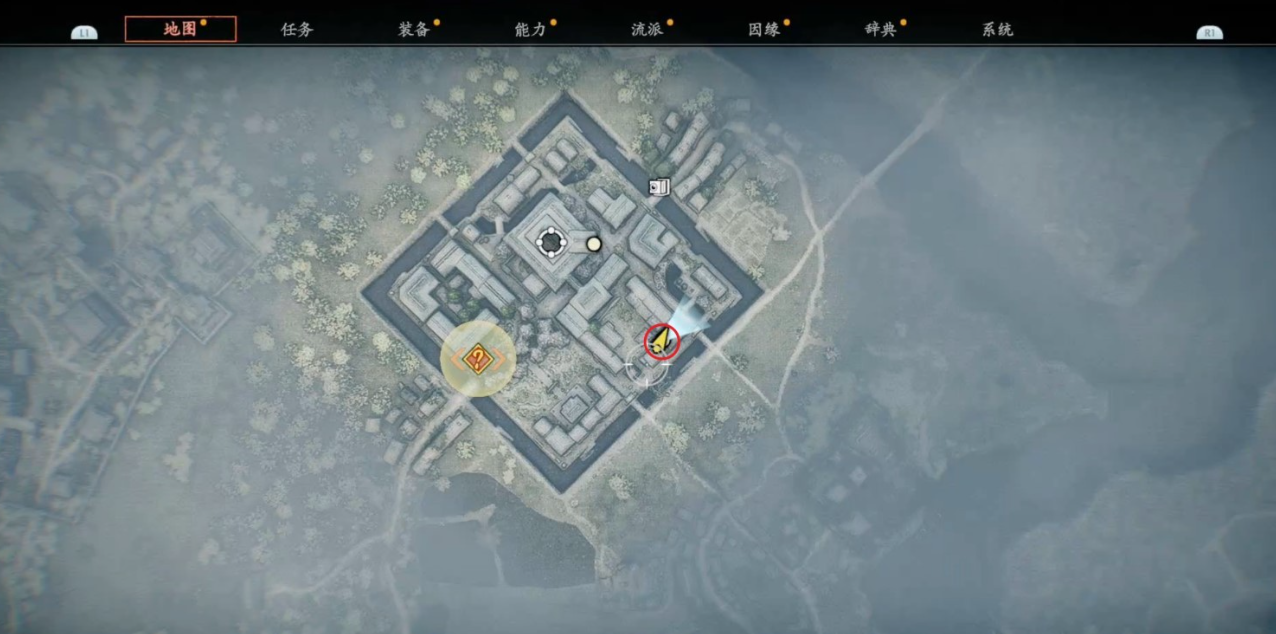This screenshot has width=1276, height=634.
Task: Select the 地图 map tab
Action: click(x=181, y=29)
